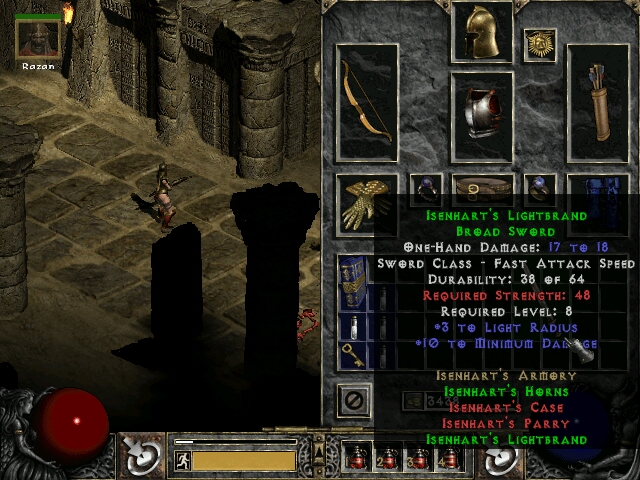Select the ring right of the belt
This screenshot has height=480, width=640.
tap(541, 186)
